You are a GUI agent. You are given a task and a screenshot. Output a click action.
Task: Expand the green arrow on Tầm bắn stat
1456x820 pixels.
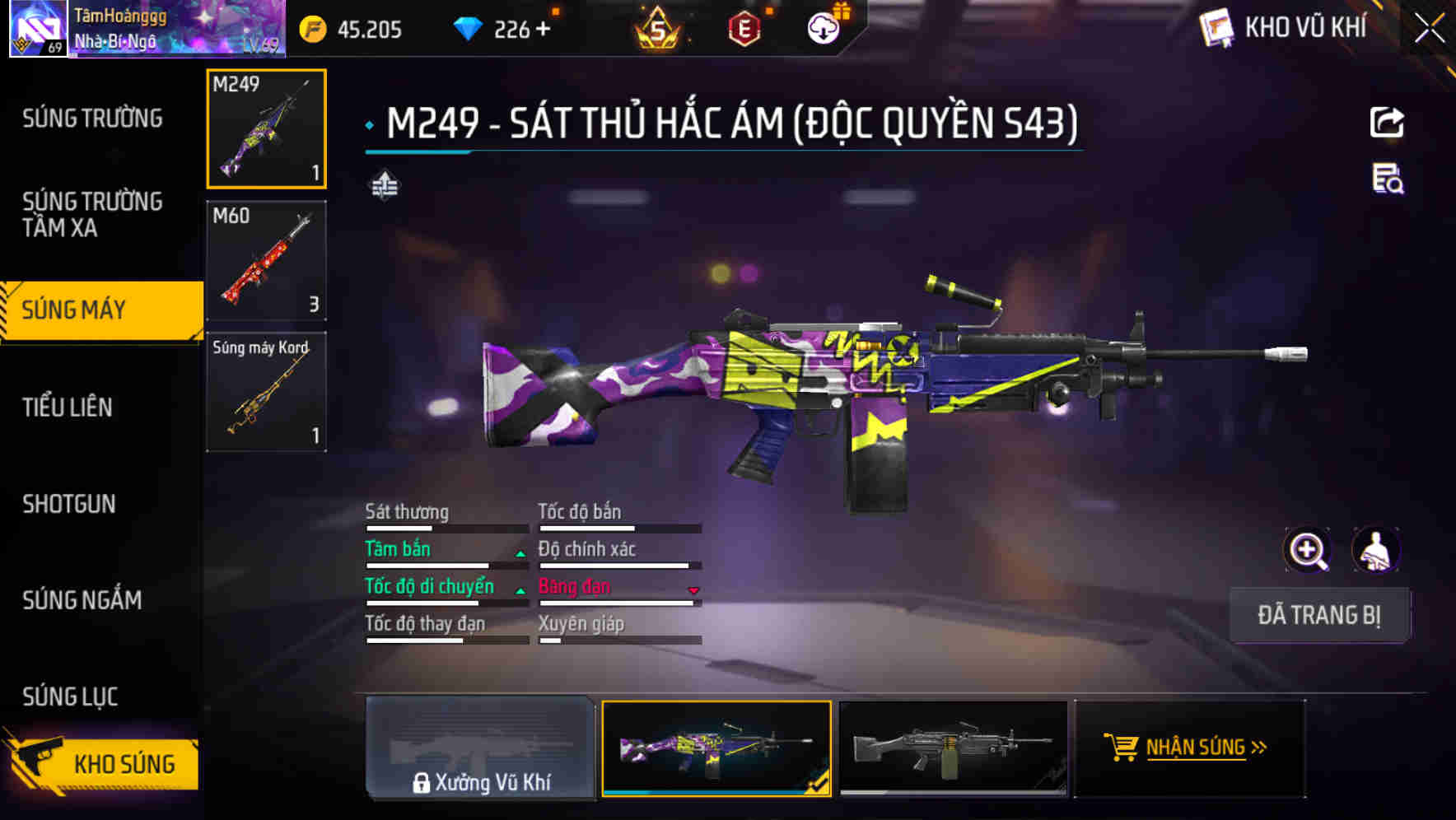(x=520, y=553)
